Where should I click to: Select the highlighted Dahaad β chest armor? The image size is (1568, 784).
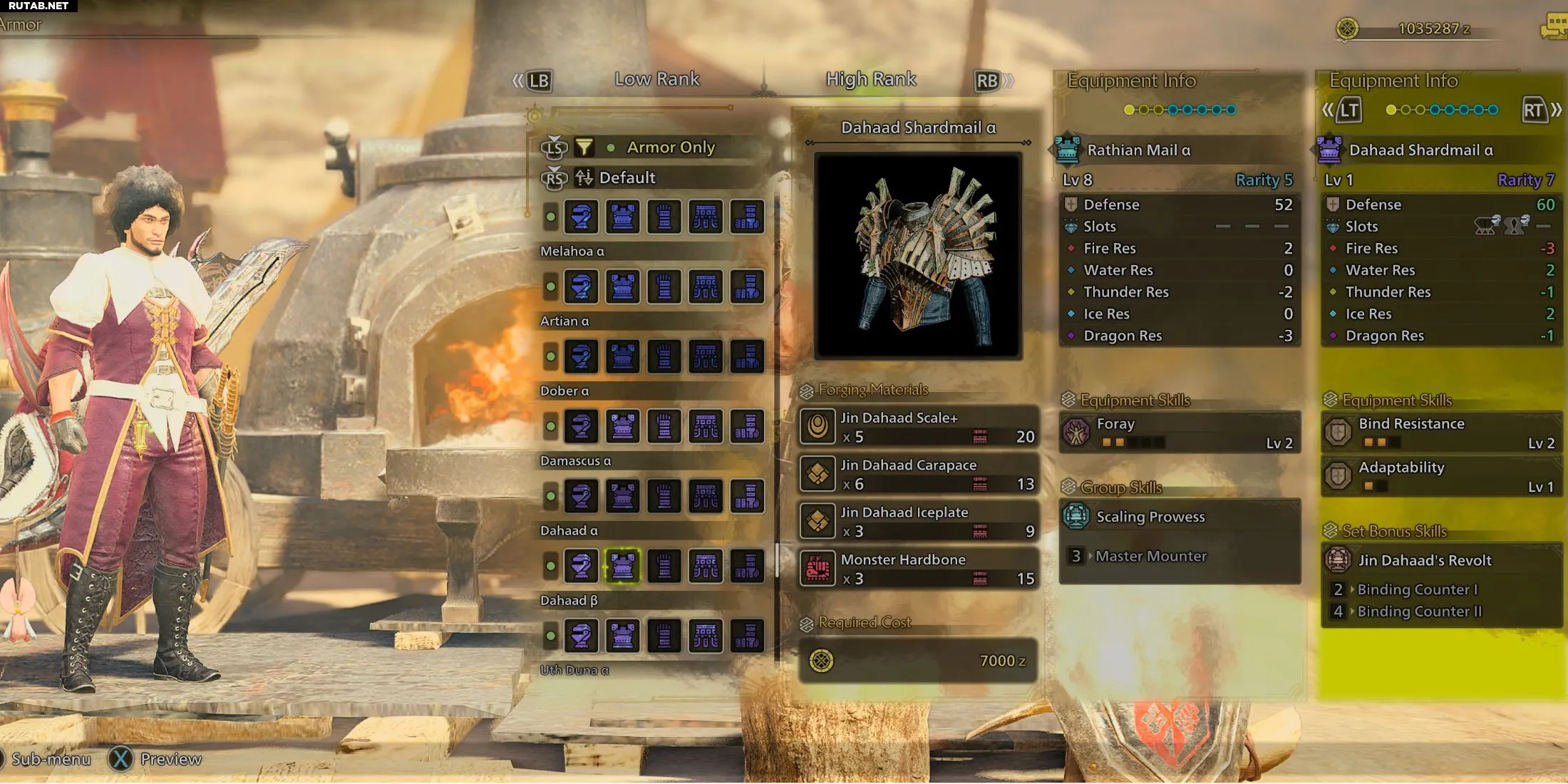[x=622, y=566]
